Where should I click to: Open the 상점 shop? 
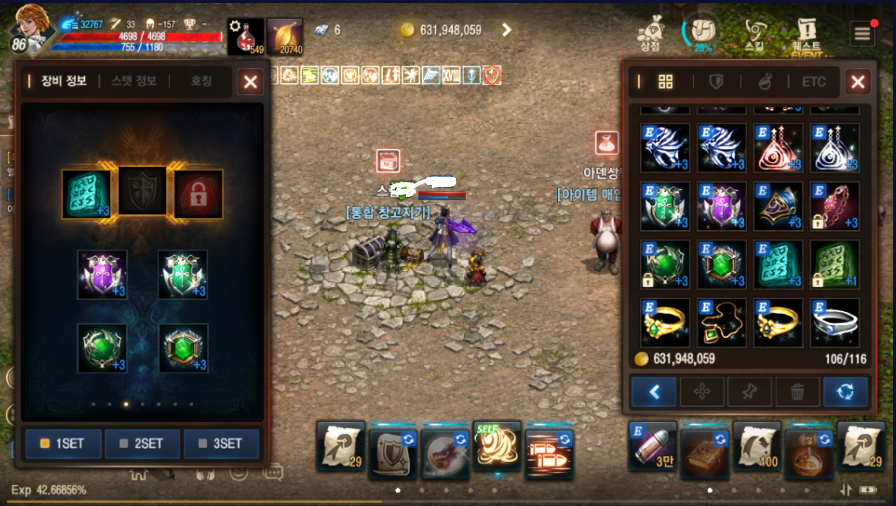(x=650, y=33)
